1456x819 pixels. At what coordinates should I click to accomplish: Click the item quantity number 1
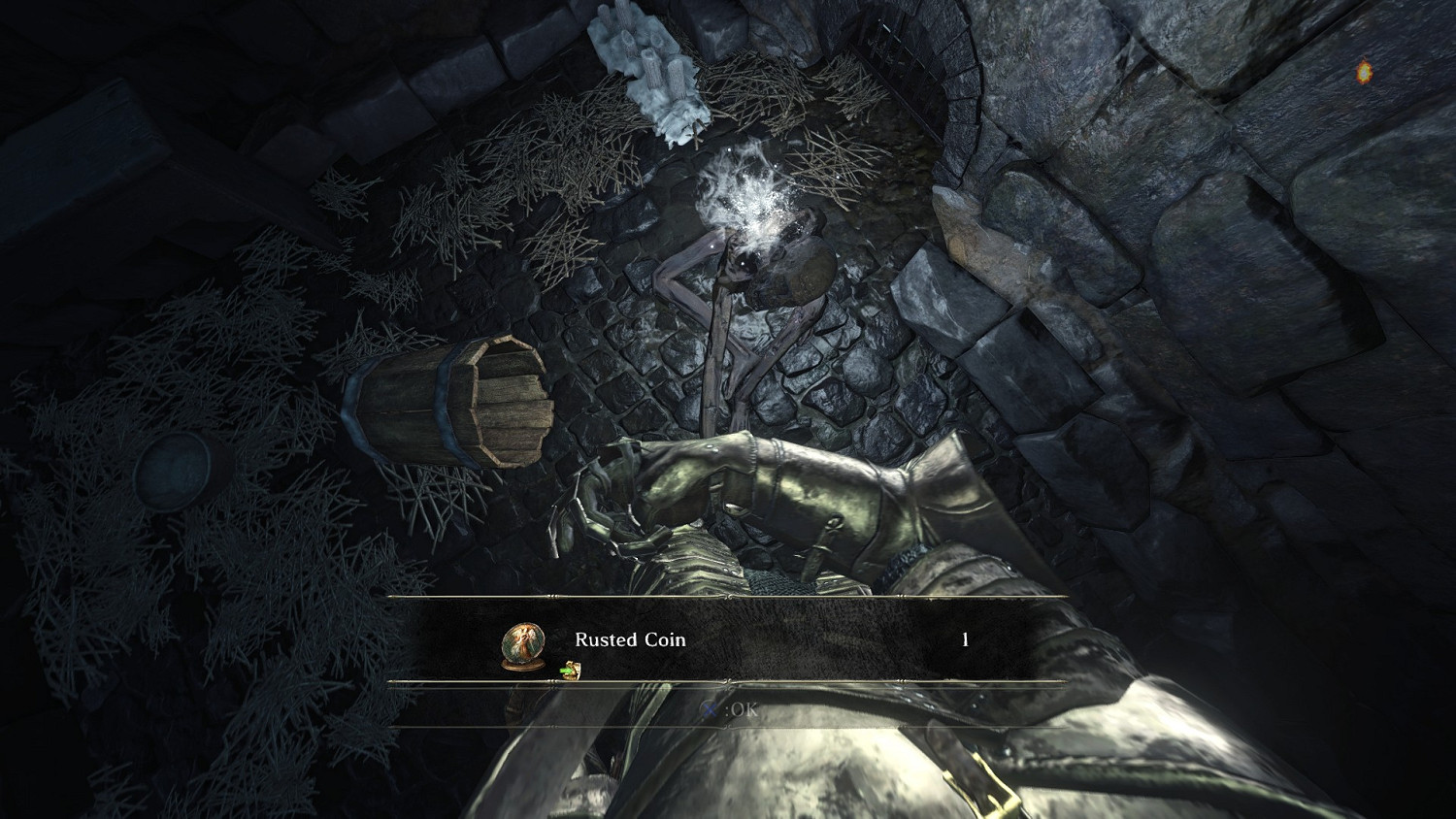click(965, 639)
